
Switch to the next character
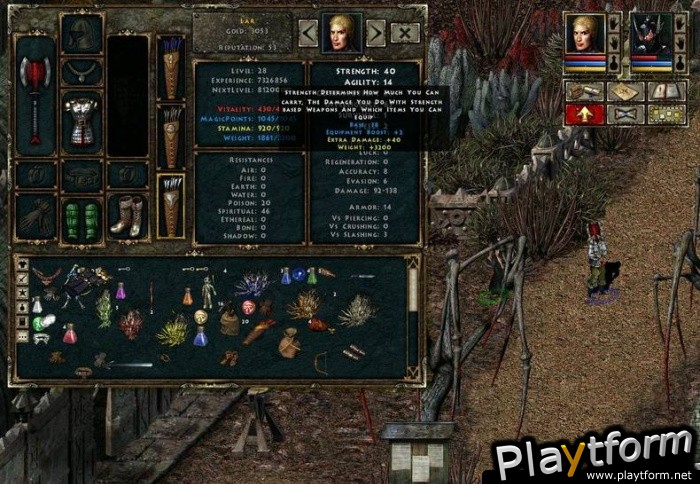coord(376,33)
